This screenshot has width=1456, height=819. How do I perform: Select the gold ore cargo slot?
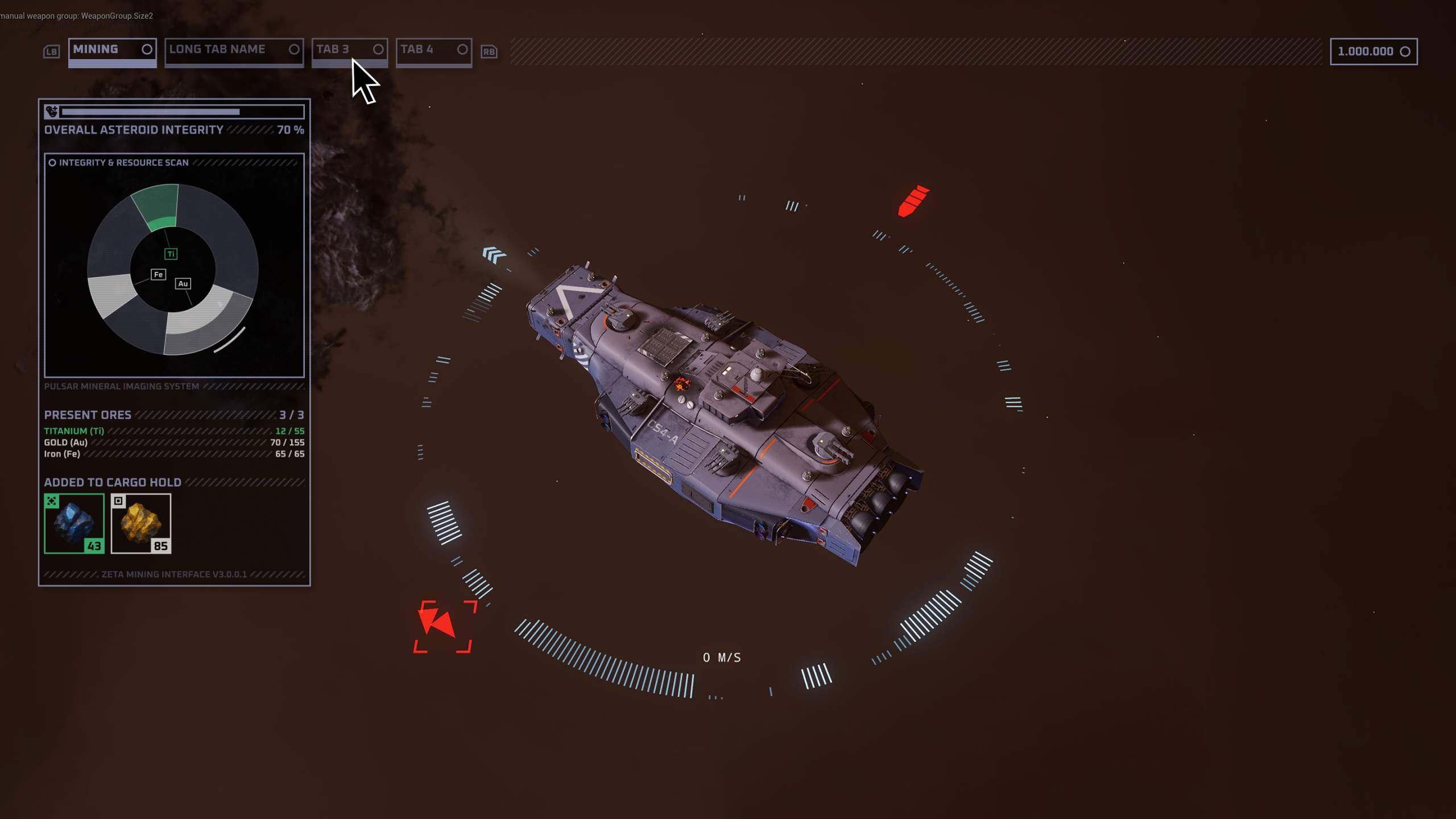(141, 523)
